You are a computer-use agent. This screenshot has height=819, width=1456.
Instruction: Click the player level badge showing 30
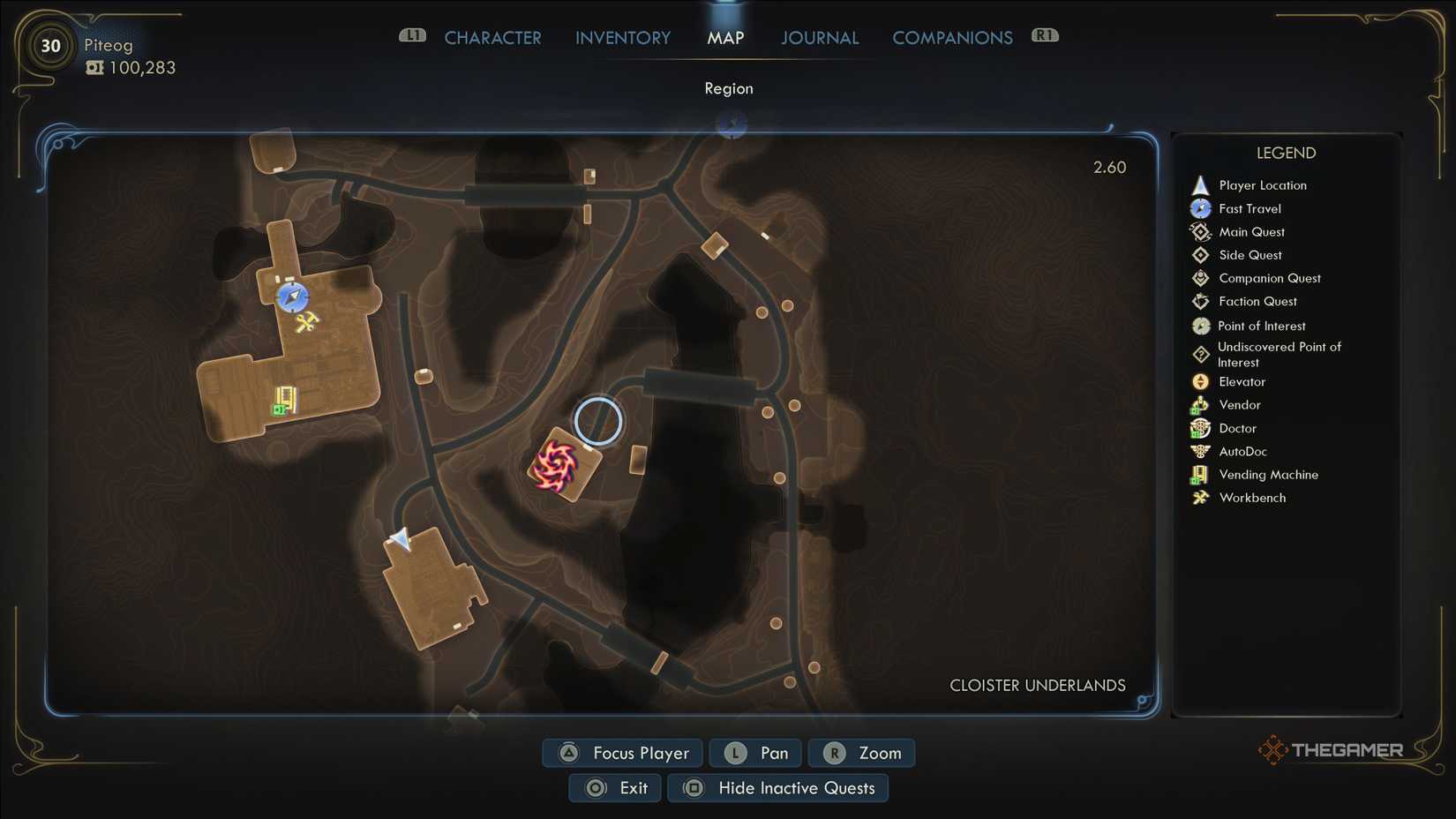pyautogui.click(x=50, y=46)
